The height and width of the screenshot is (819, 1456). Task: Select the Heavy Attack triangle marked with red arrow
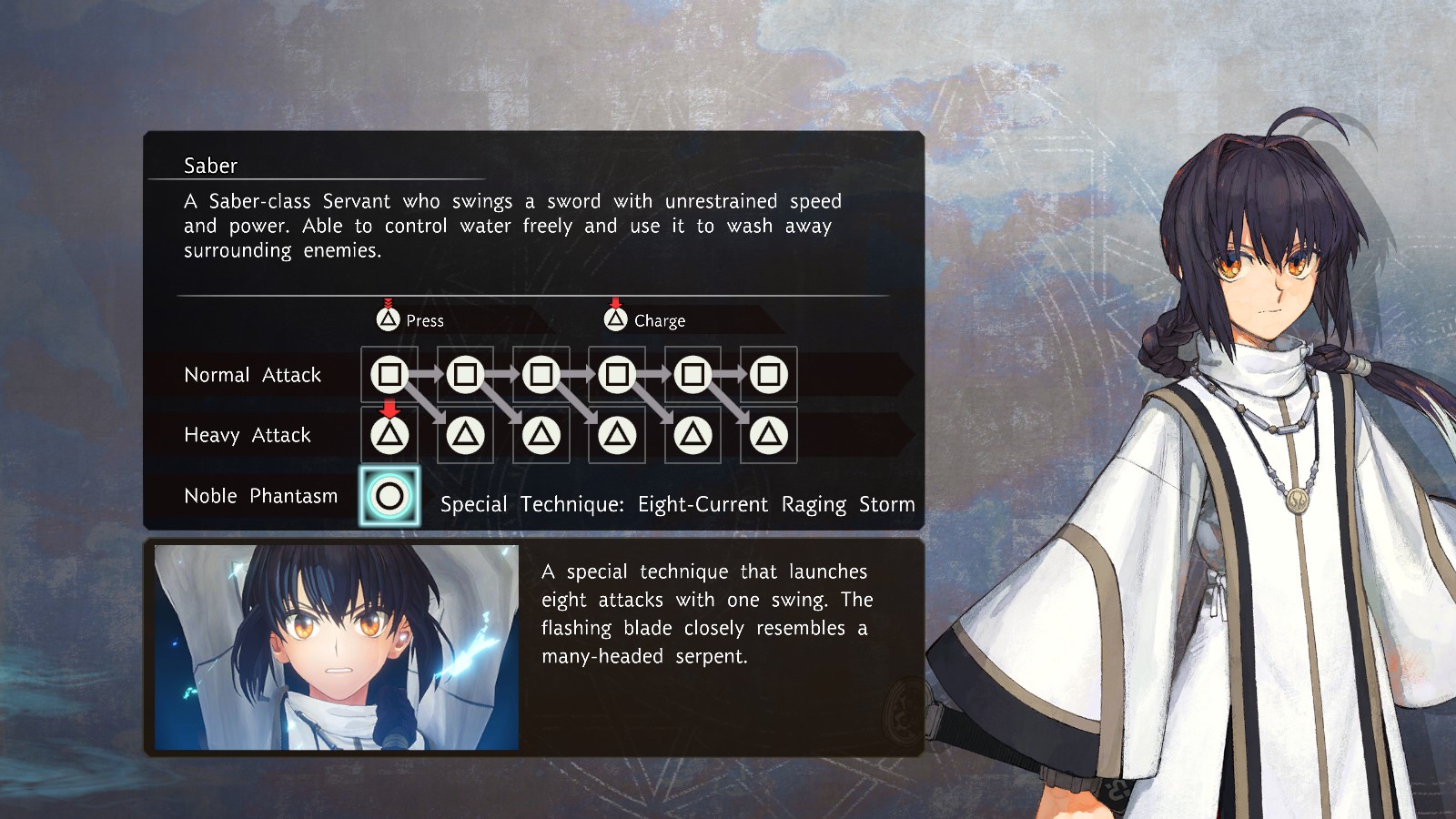point(389,435)
